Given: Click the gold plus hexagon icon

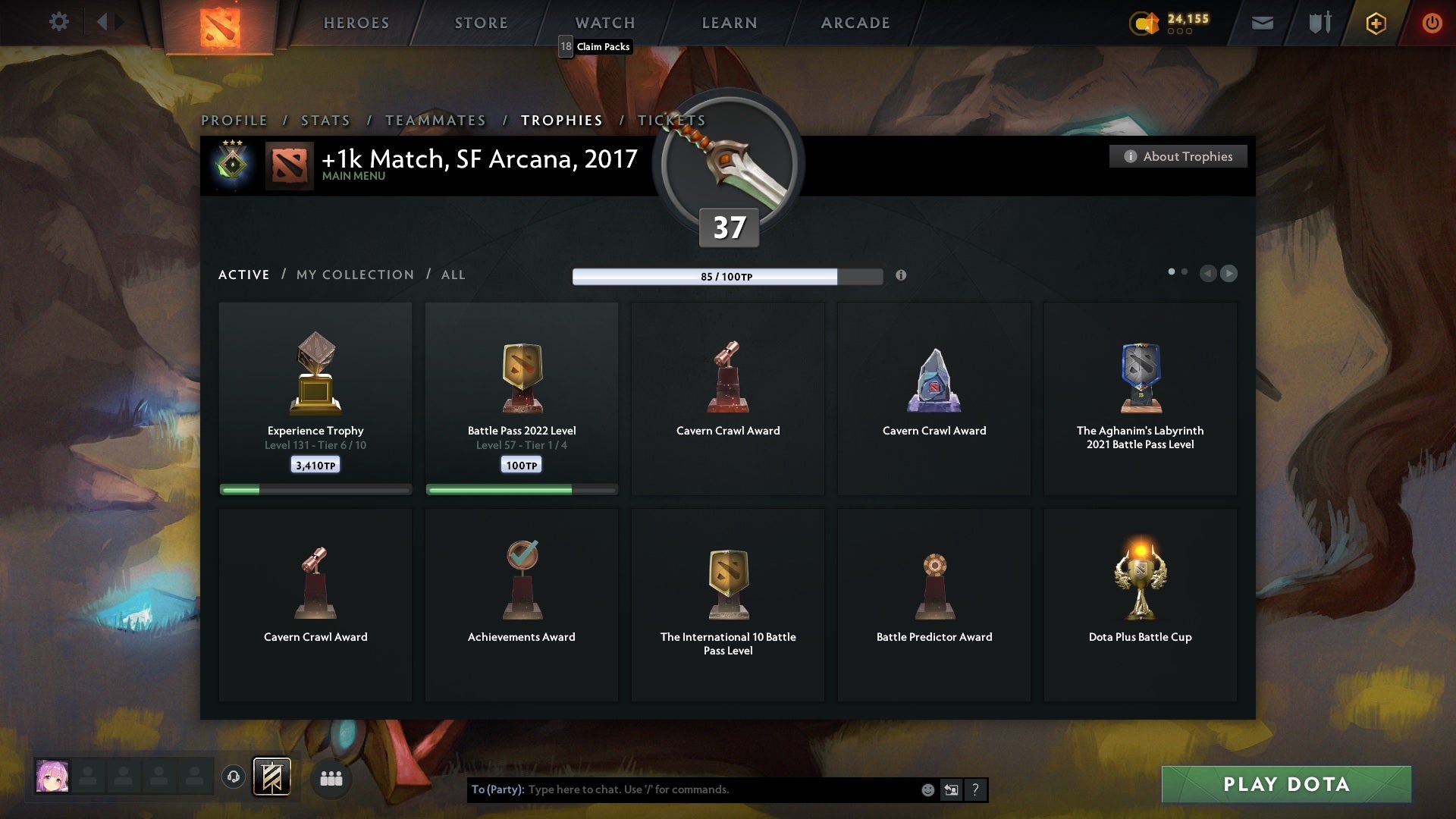Looking at the screenshot, I should pyautogui.click(x=1375, y=23).
